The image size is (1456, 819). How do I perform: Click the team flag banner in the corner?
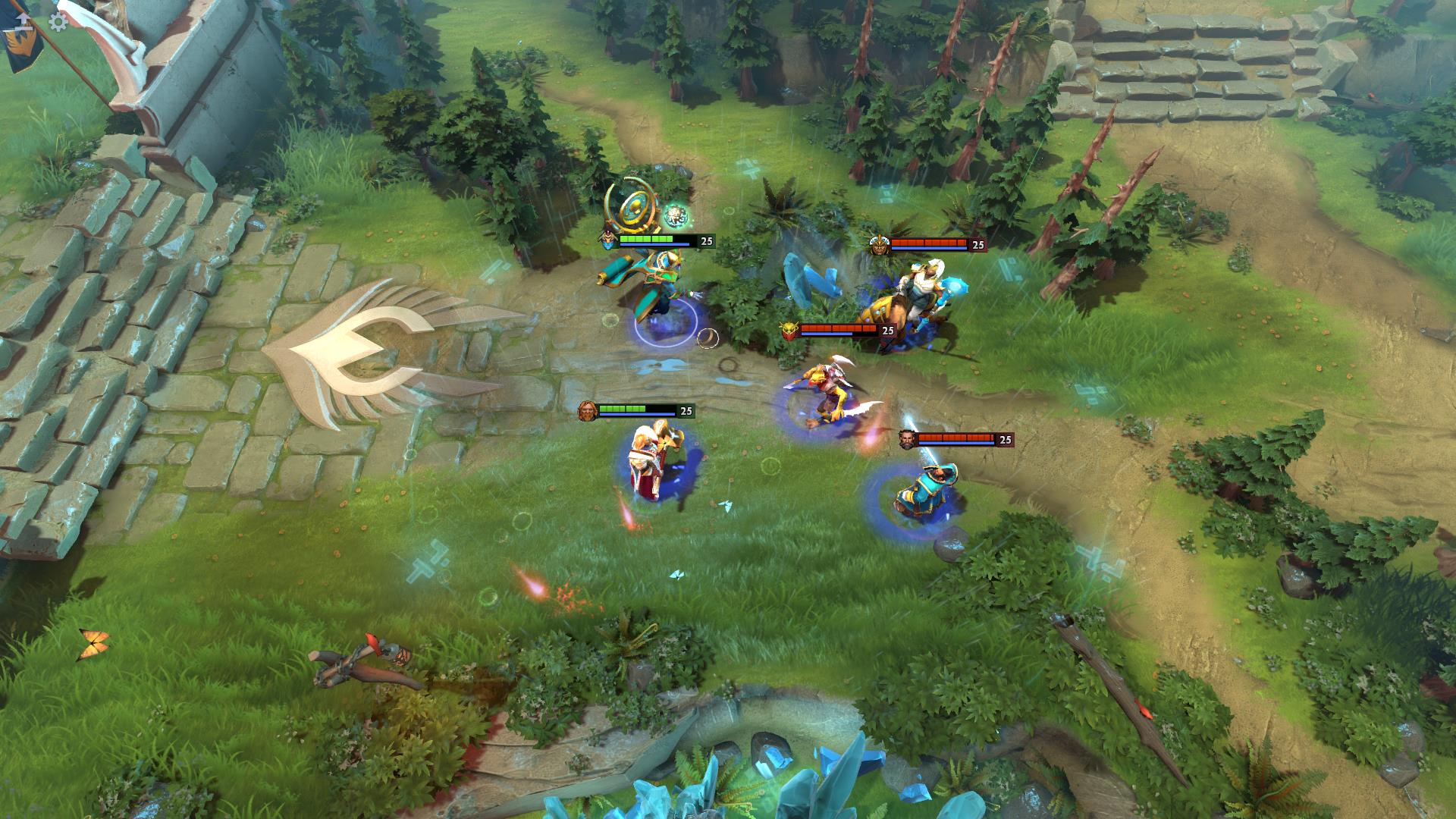[21, 43]
